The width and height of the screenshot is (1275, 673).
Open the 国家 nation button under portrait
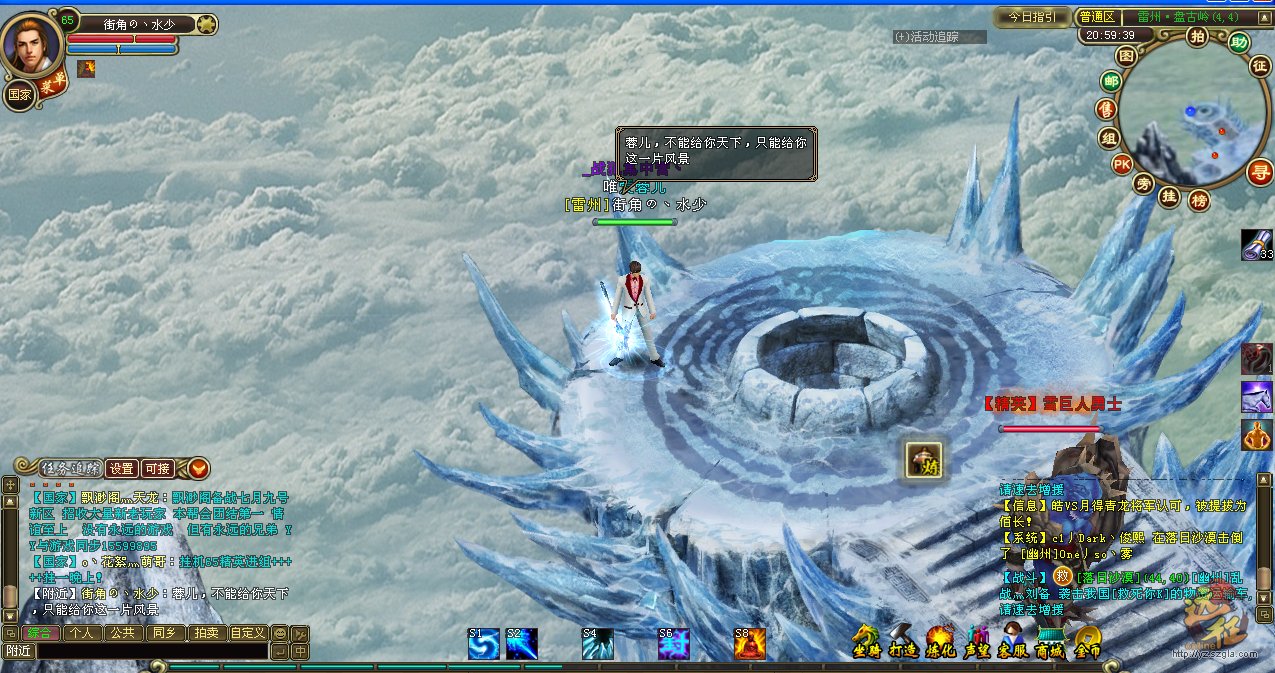tap(20, 94)
